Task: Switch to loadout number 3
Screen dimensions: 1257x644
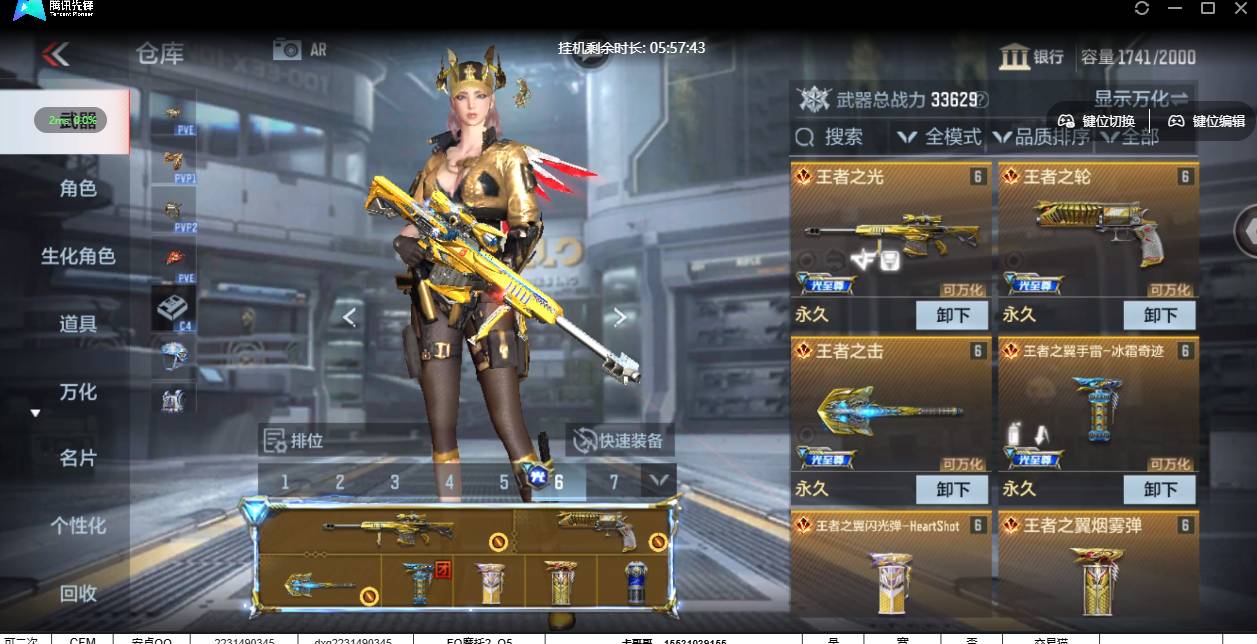Action: pyautogui.click(x=394, y=482)
